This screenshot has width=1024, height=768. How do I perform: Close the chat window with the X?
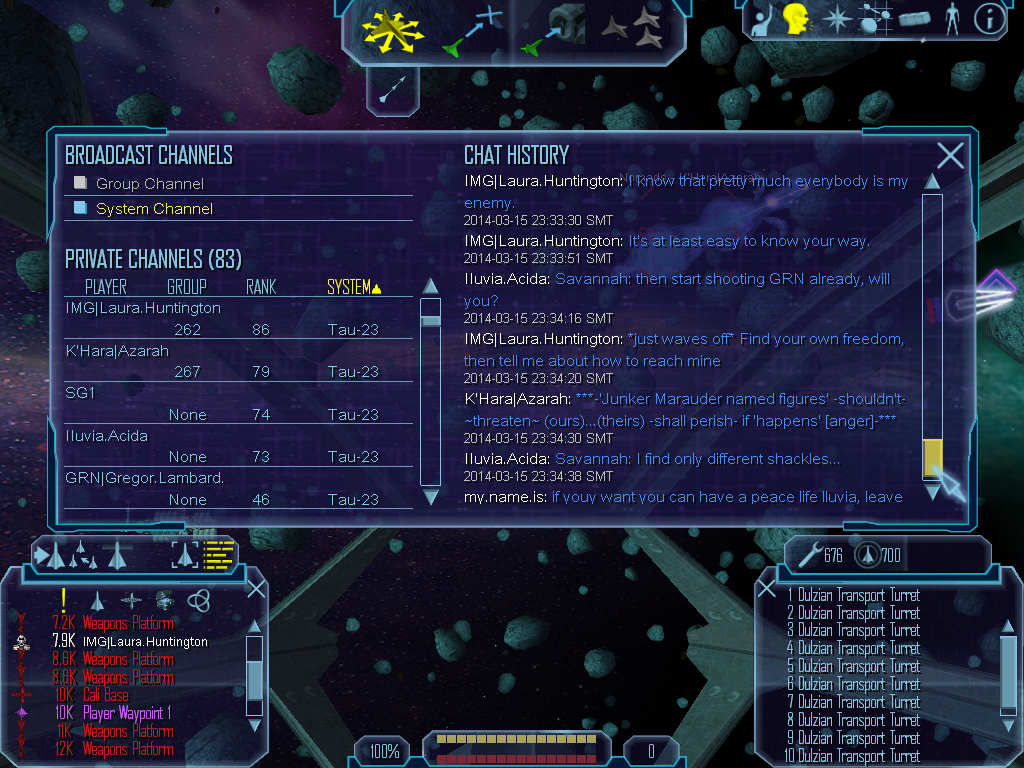(950, 155)
